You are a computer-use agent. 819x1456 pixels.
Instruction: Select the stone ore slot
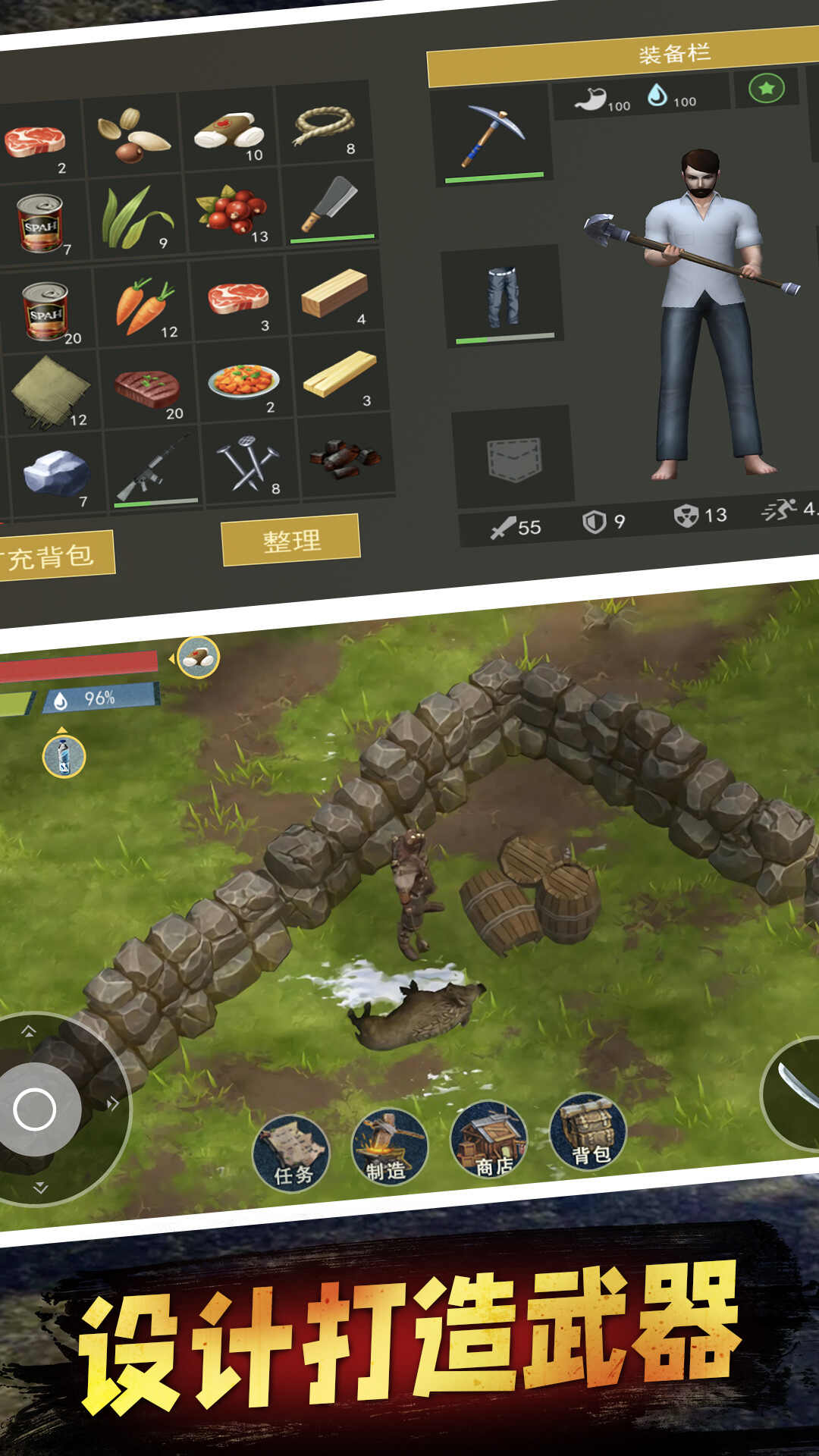coord(55,472)
